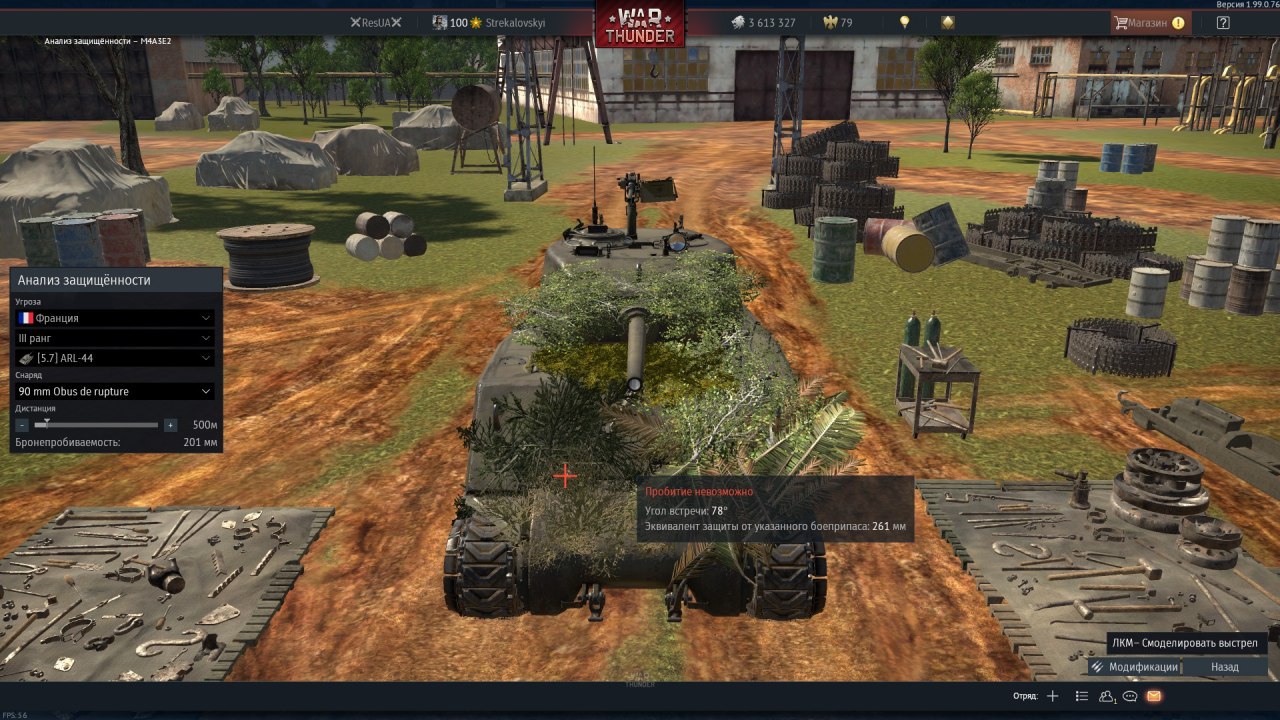Decrease distance with the minus button
Viewport: 1280px width, 720px height.
[23, 425]
